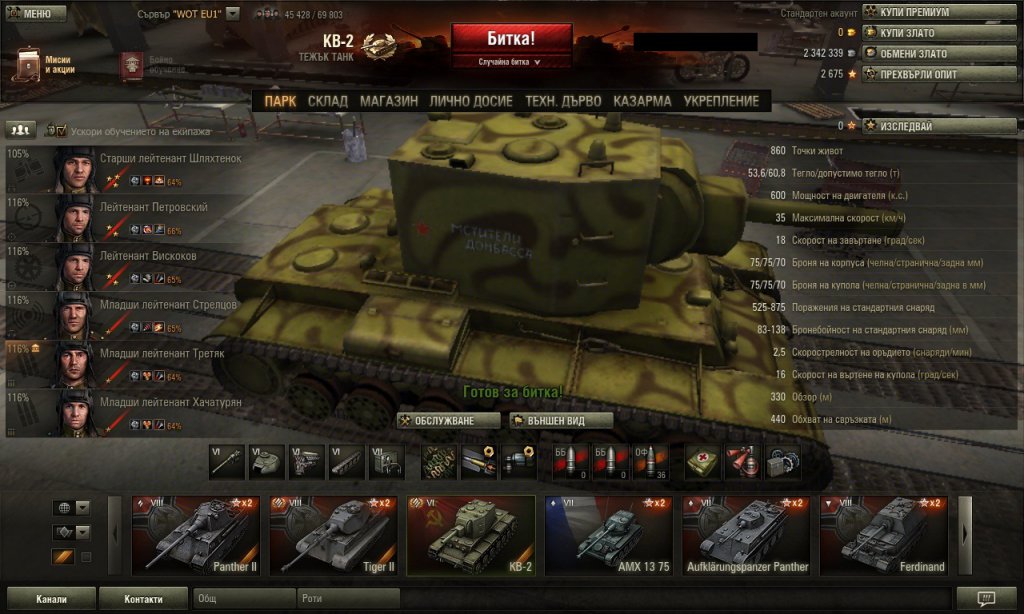Choose the Ferdinand tank thumbnail
The height and width of the screenshot is (614, 1024).
pos(884,536)
